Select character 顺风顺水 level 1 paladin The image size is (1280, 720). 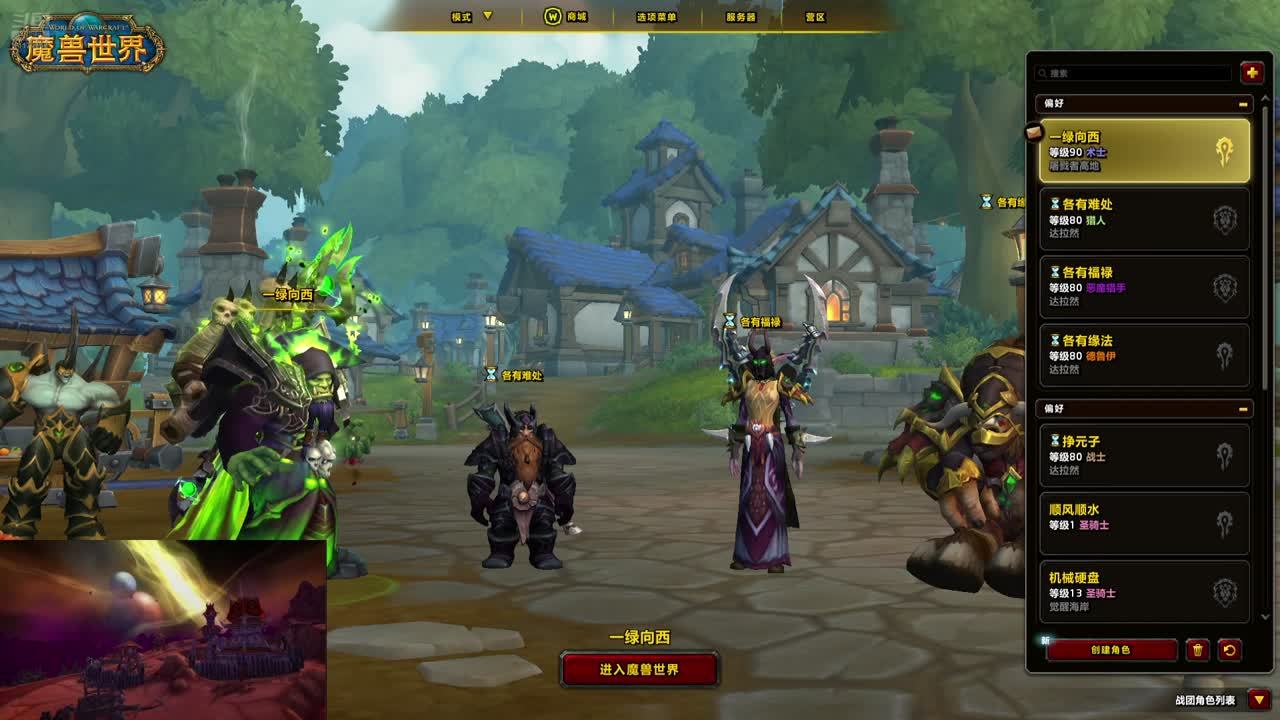pyautogui.click(x=1144, y=523)
